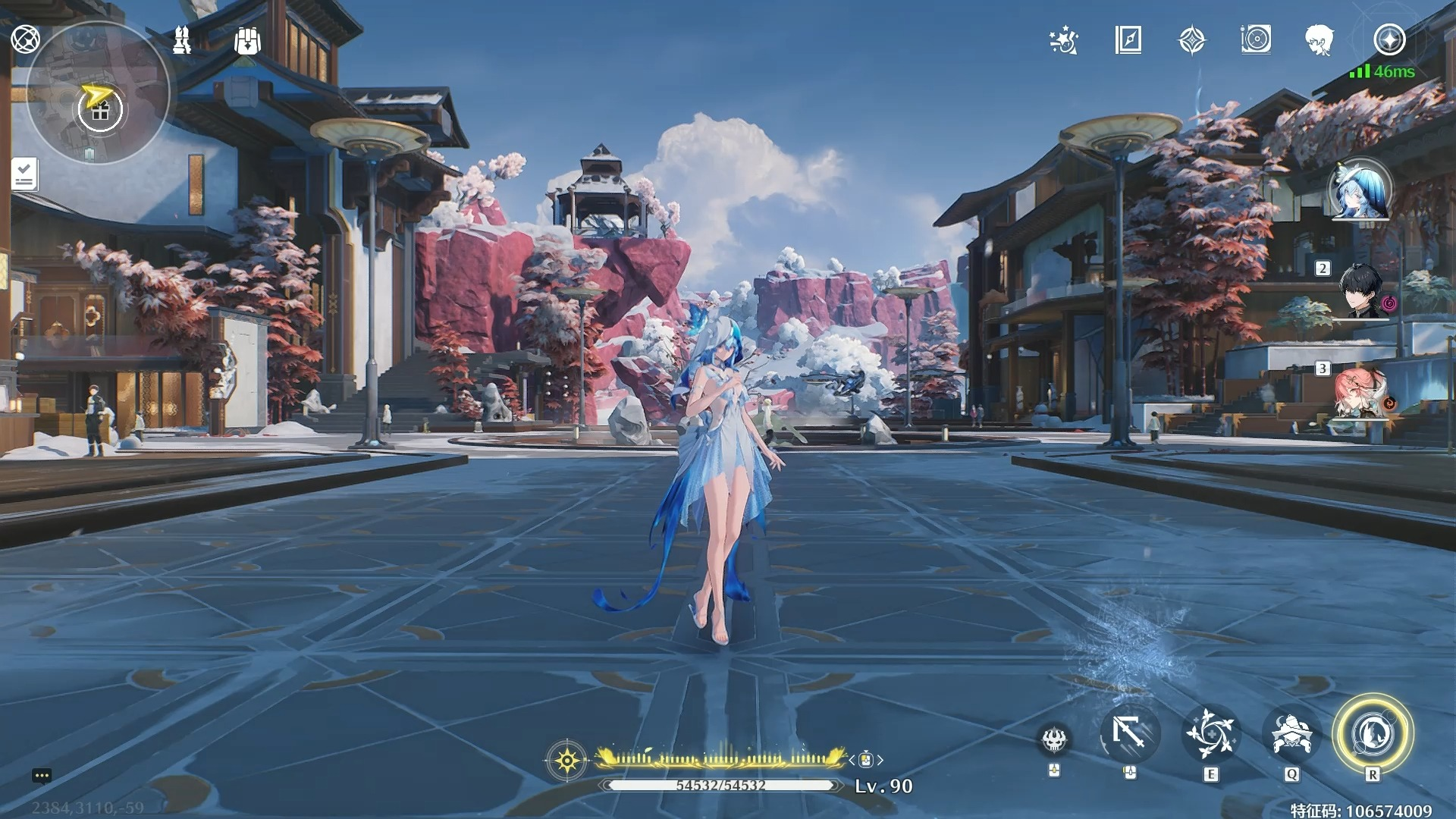
Task: Open the record disc icon
Action: click(1256, 39)
